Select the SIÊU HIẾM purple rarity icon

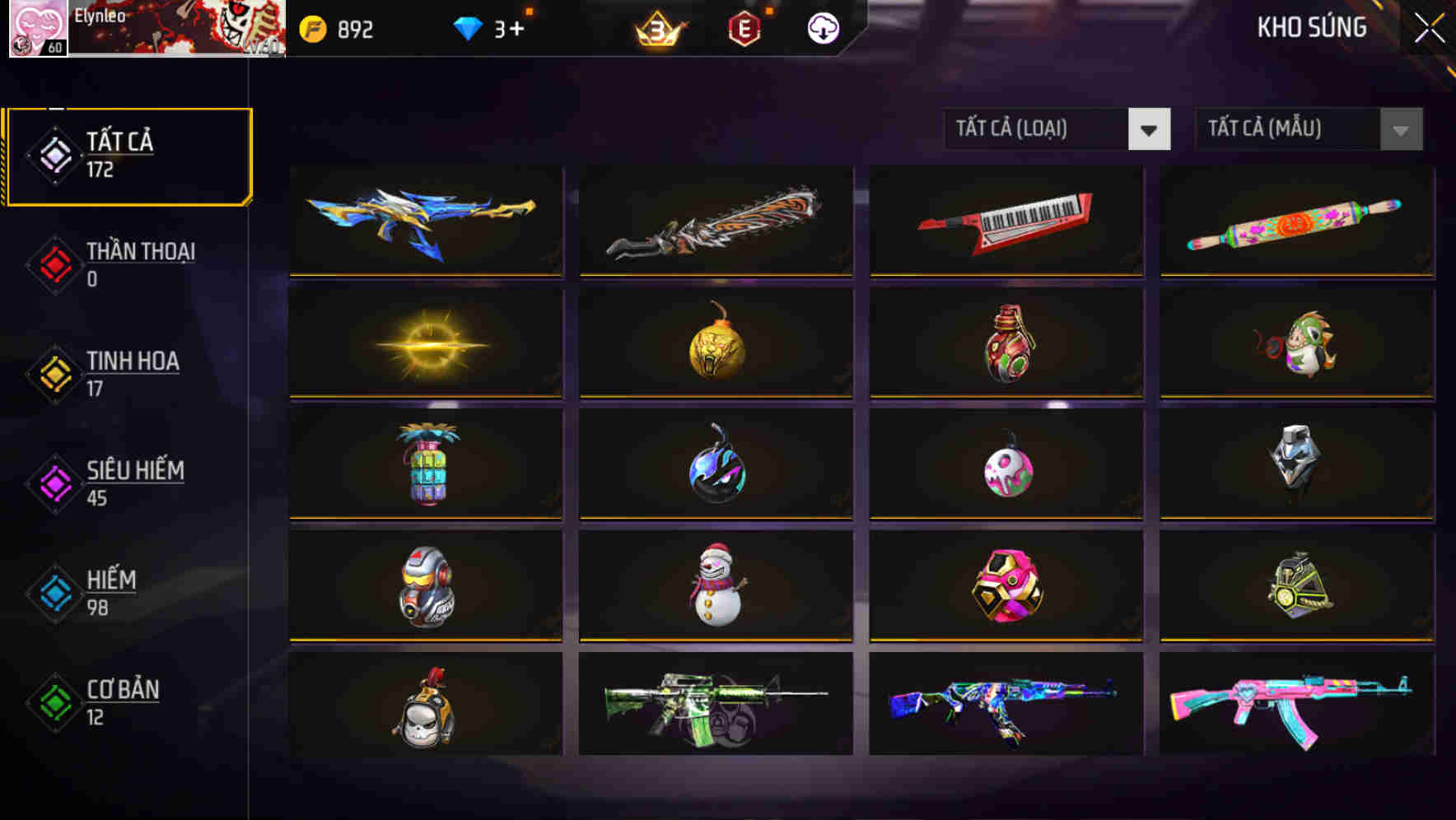click(54, 484)
